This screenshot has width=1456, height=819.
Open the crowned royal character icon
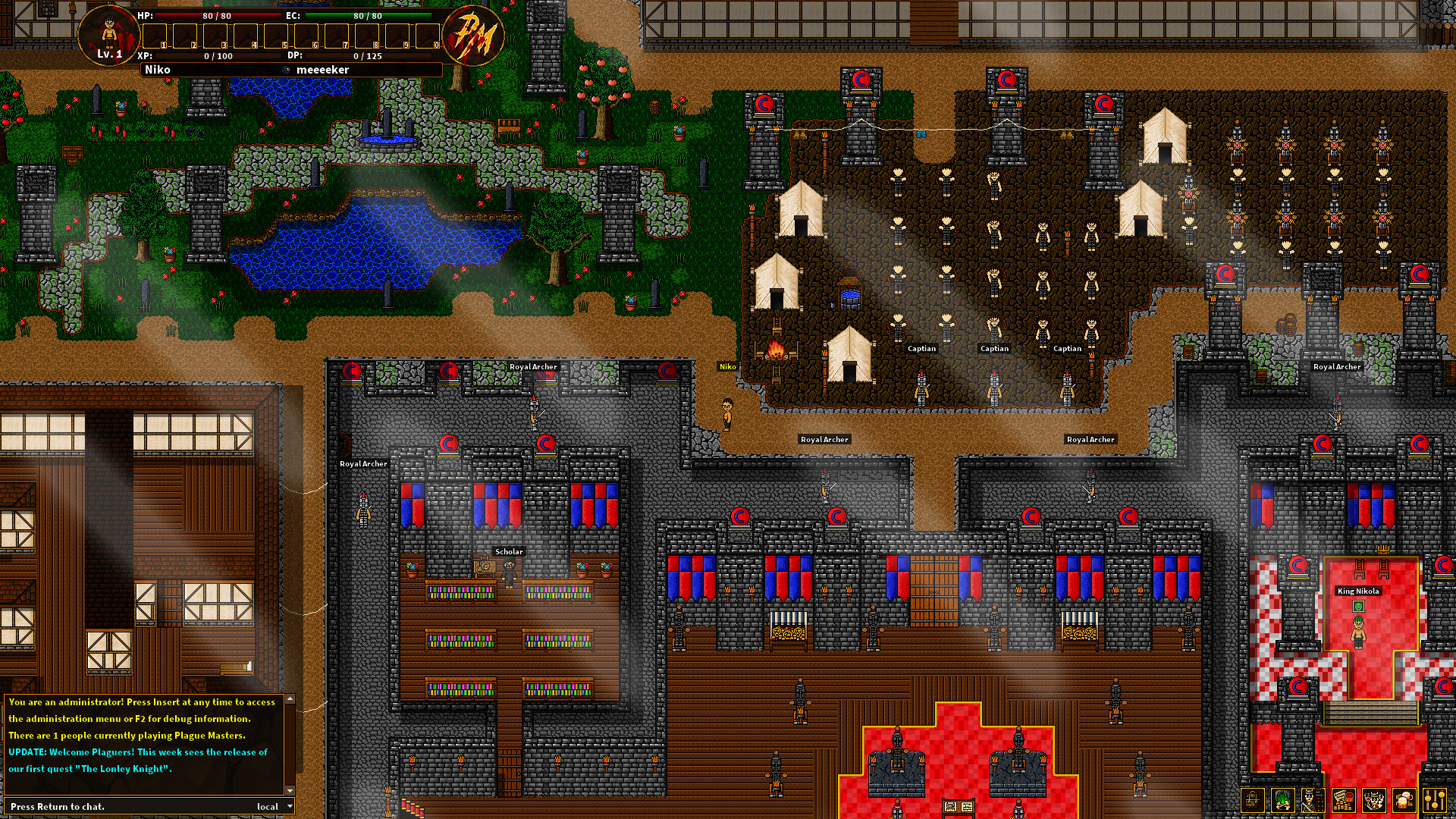1373,800
